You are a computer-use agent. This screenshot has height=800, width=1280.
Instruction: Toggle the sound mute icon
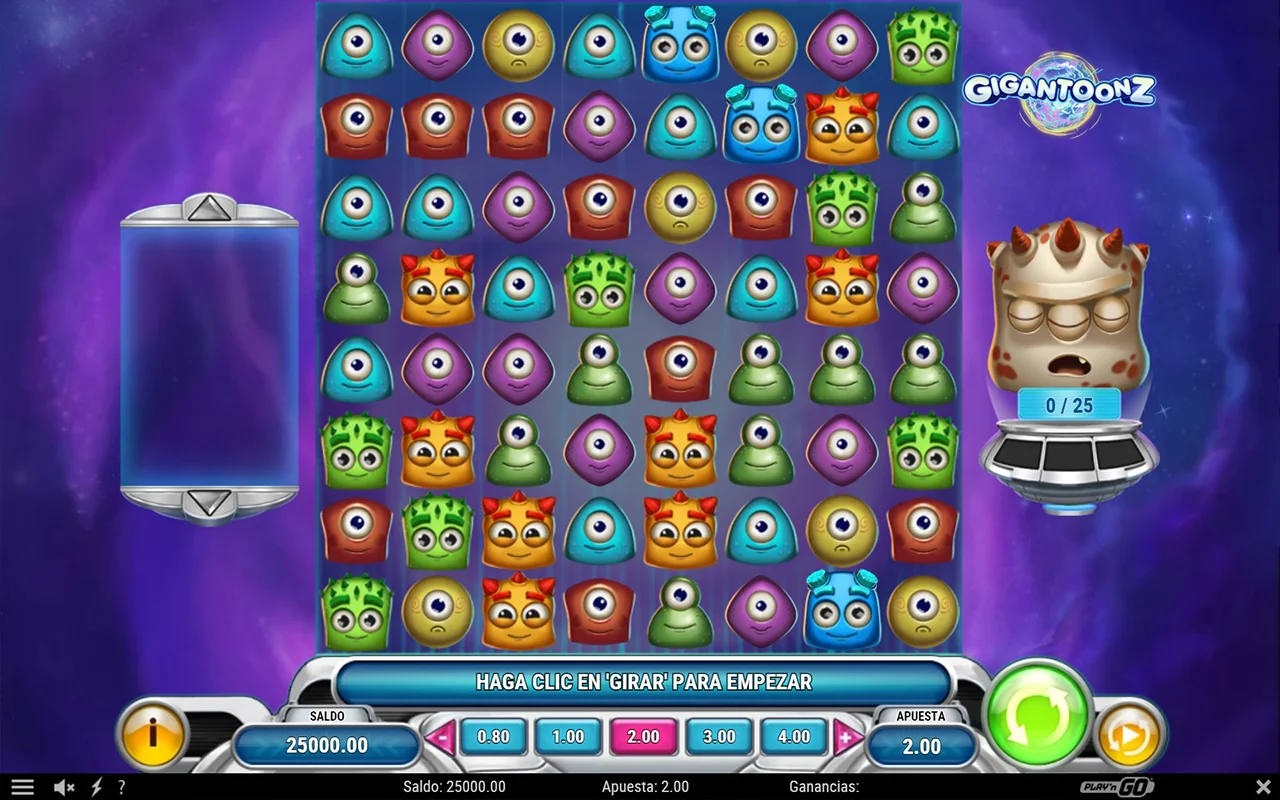(x=64, y=787)
